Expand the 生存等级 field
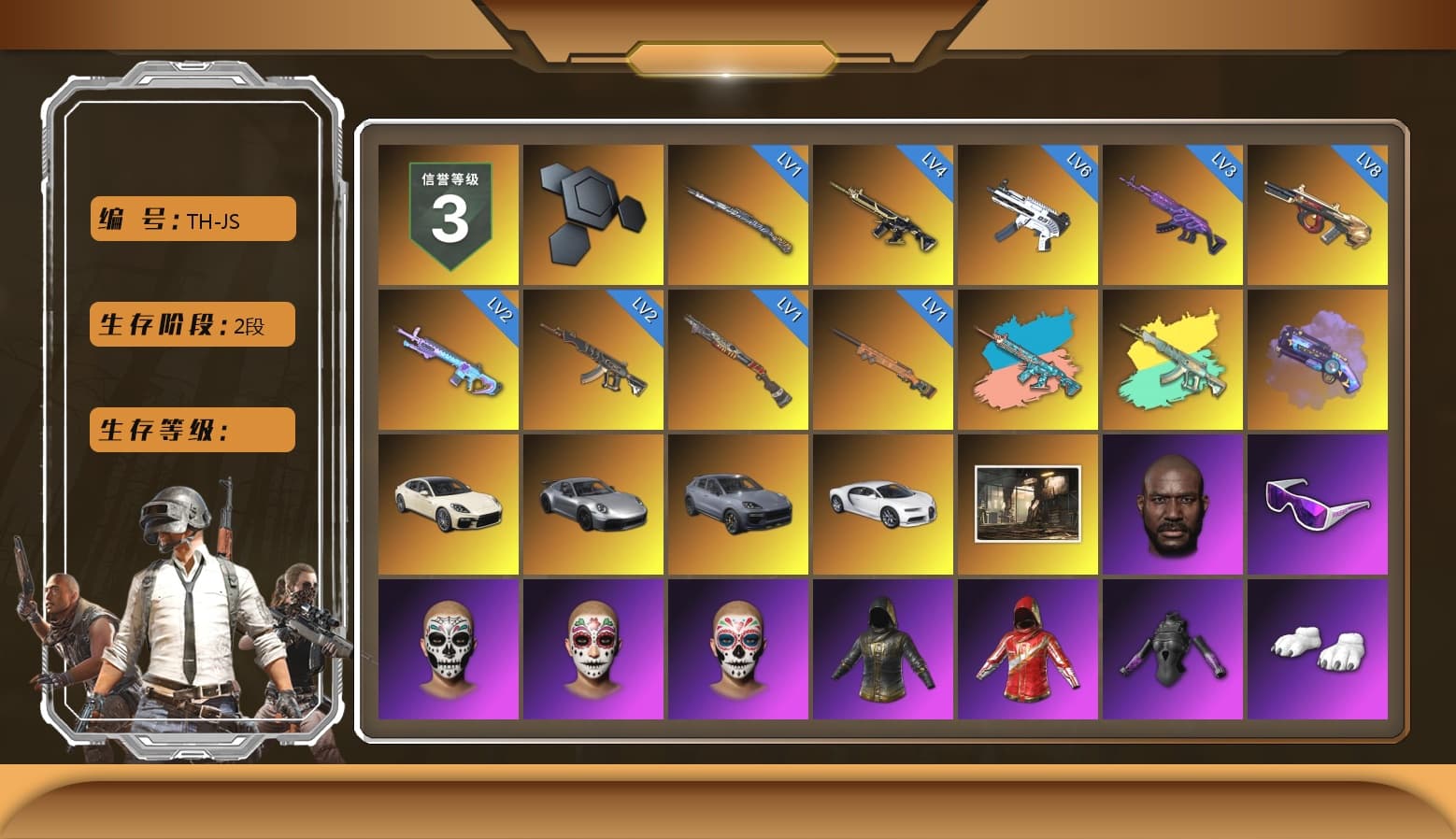 click(191, 430)
